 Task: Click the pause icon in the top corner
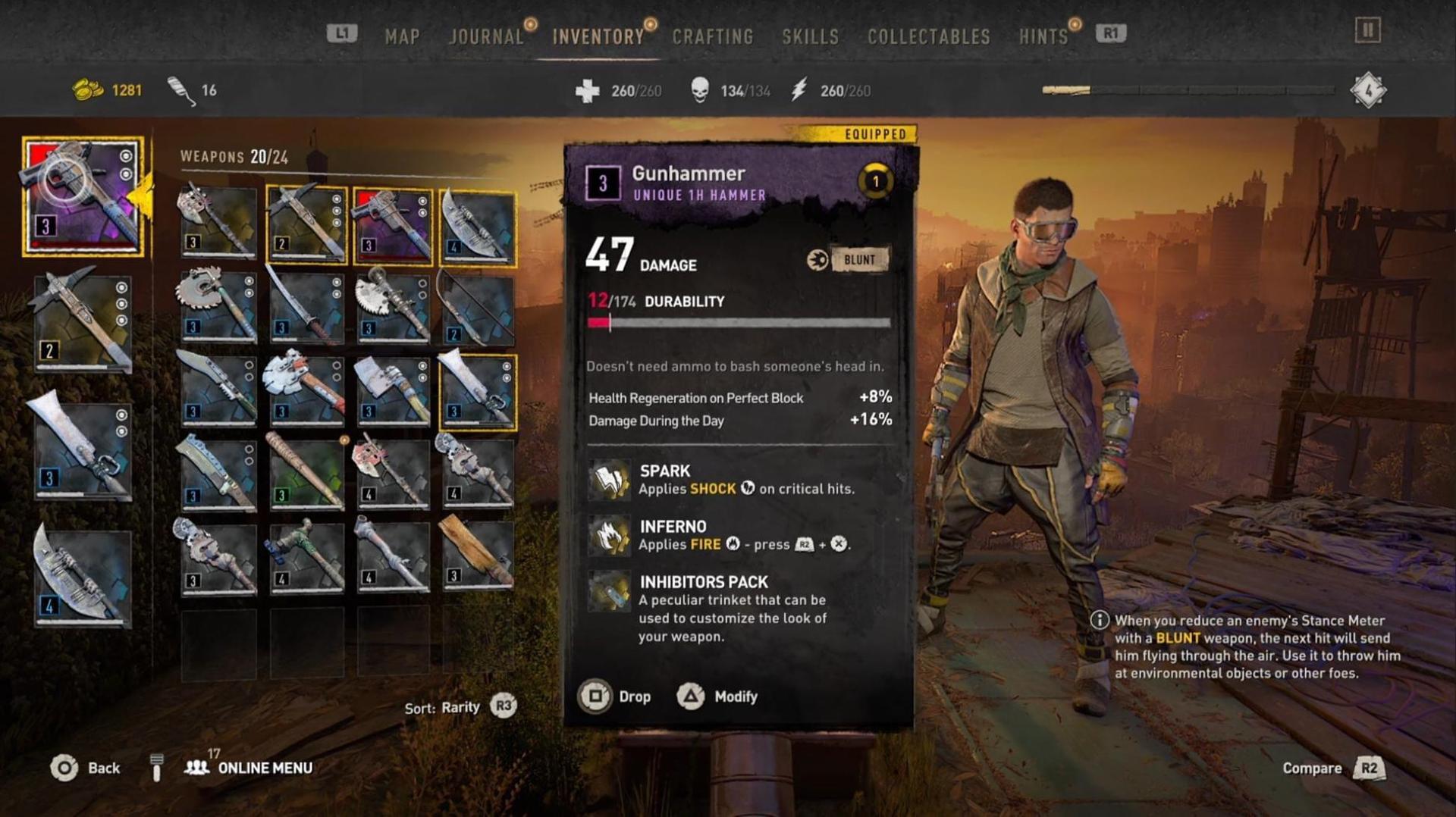pos(1367,30)
